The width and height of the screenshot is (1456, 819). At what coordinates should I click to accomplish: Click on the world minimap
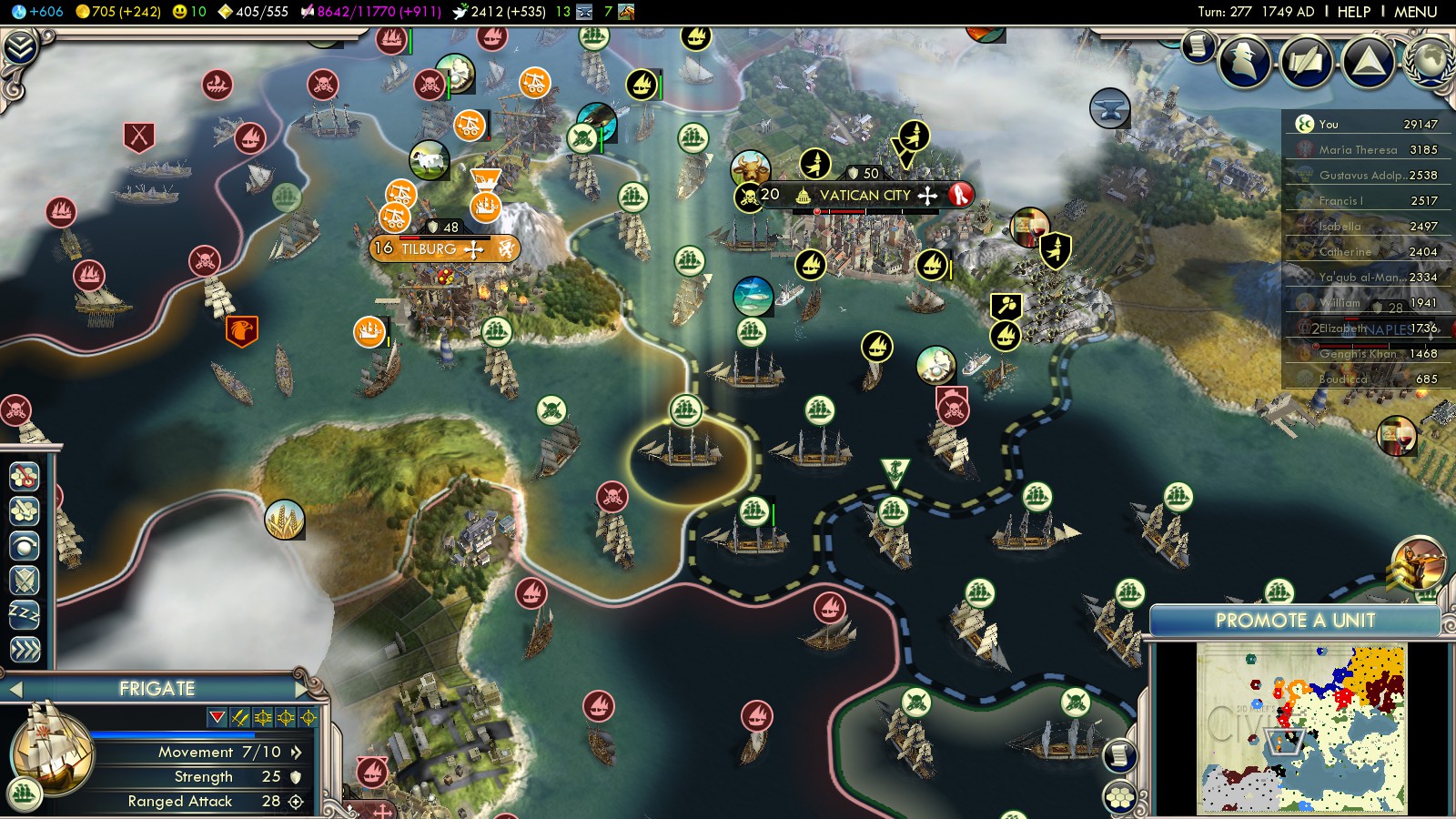tap(1301, 727)
